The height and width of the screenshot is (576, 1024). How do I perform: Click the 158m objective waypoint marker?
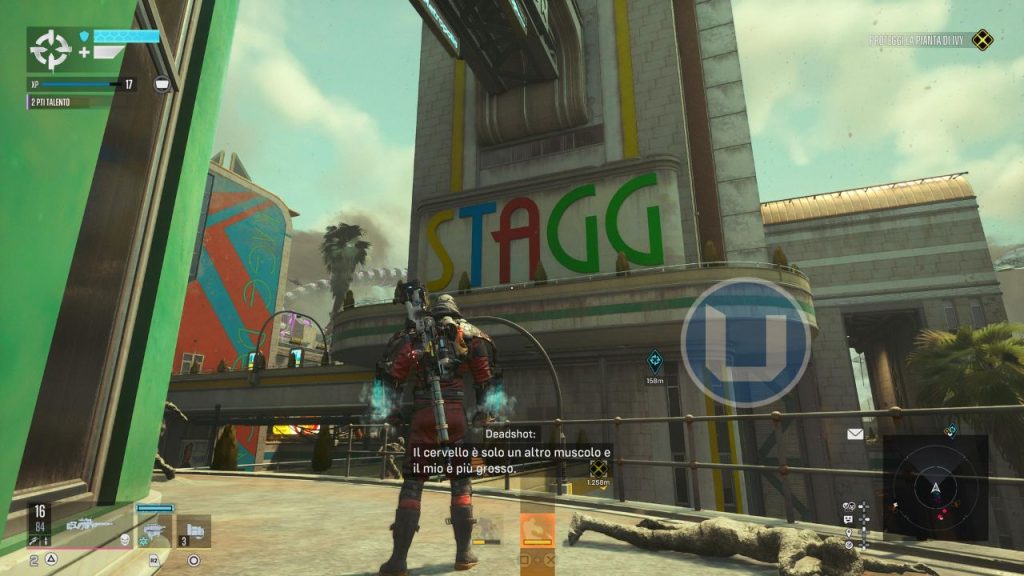pyautogui.click(x=655, y=359)
